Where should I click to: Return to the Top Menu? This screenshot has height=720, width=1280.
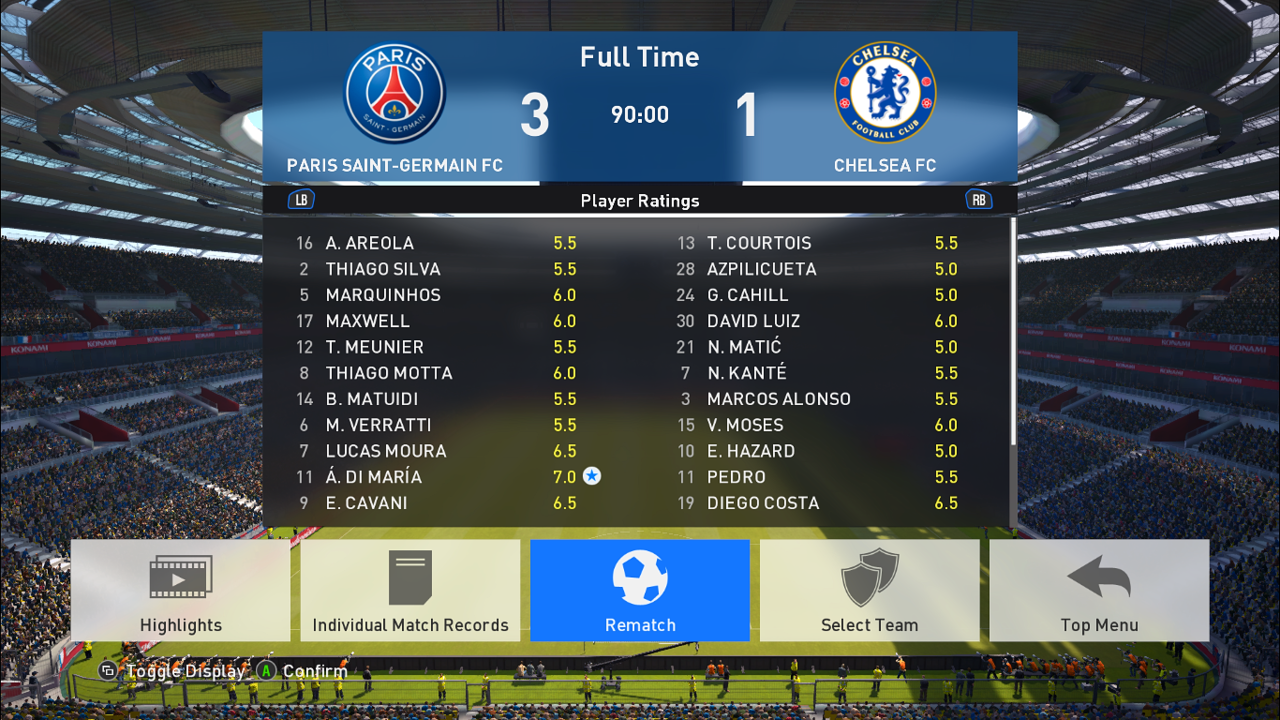click(1099, 590)
